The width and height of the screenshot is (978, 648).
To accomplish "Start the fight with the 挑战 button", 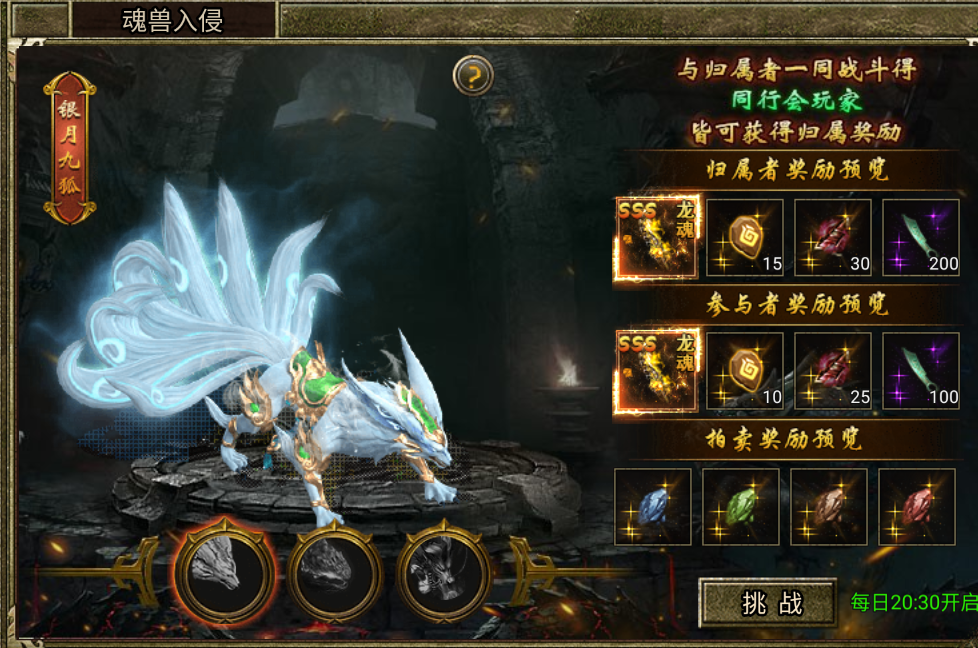I will coord(768,603).
